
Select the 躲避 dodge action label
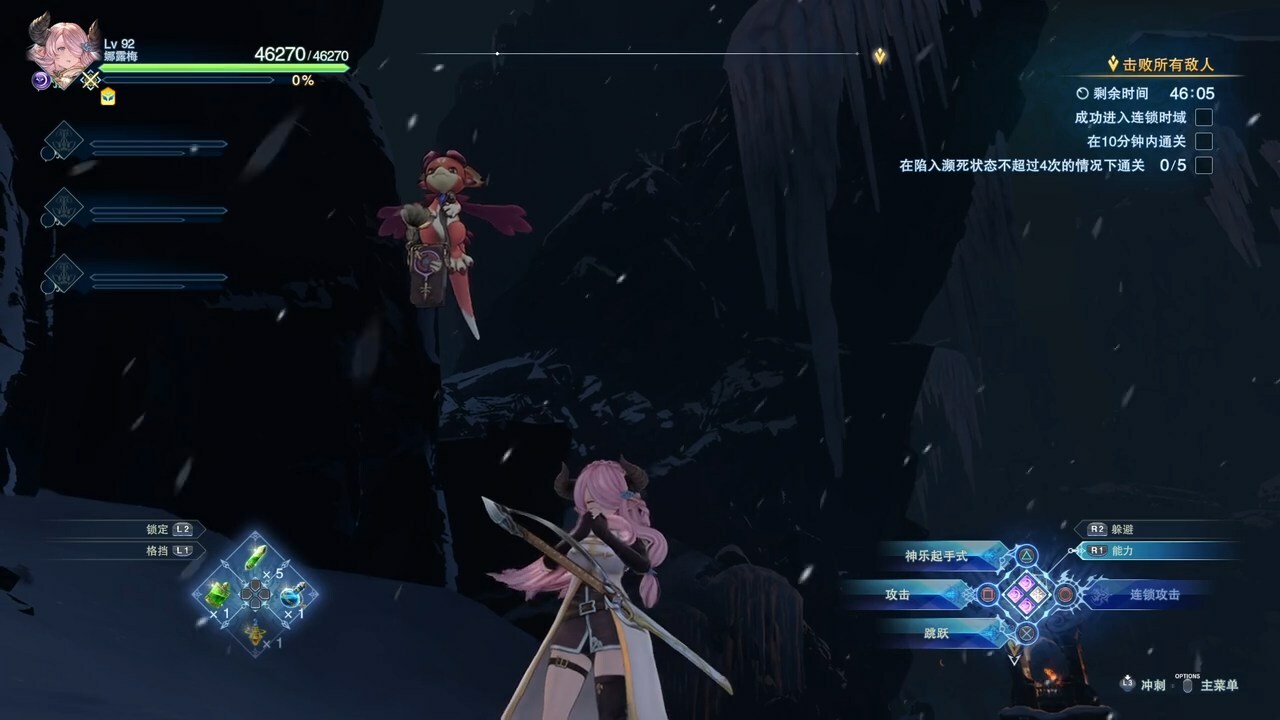(1120, 529)
